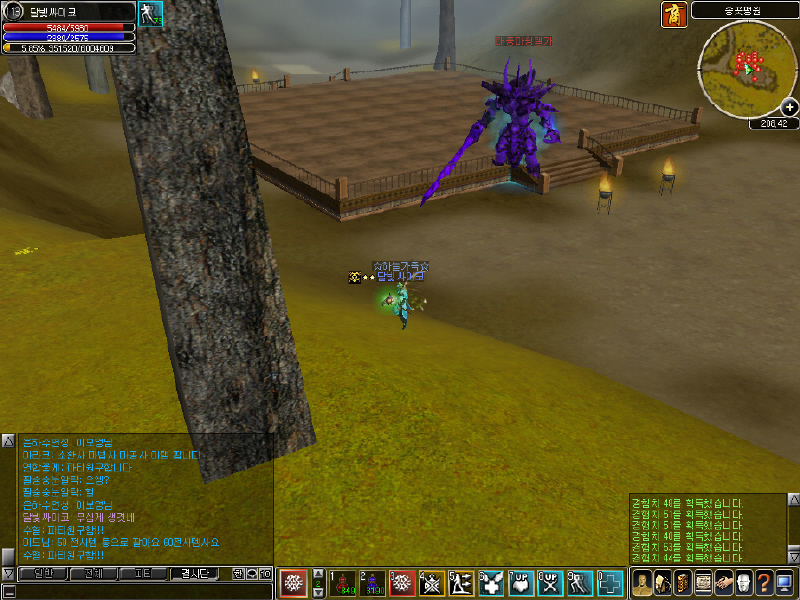
Task: Activate the crossed swords skill in slot 4
Action: click(432, 582)
